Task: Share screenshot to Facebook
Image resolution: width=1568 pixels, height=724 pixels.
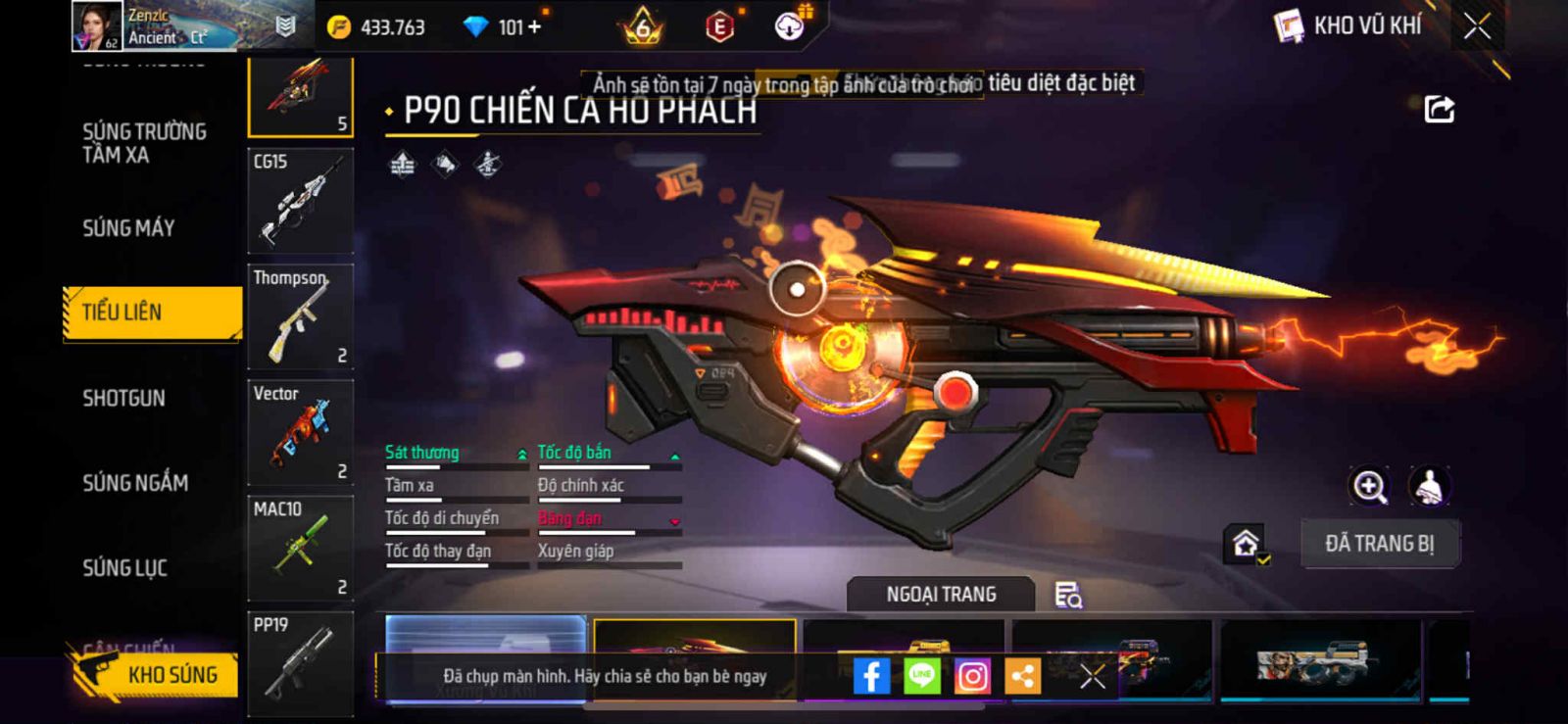Action: tap(871, 676)
